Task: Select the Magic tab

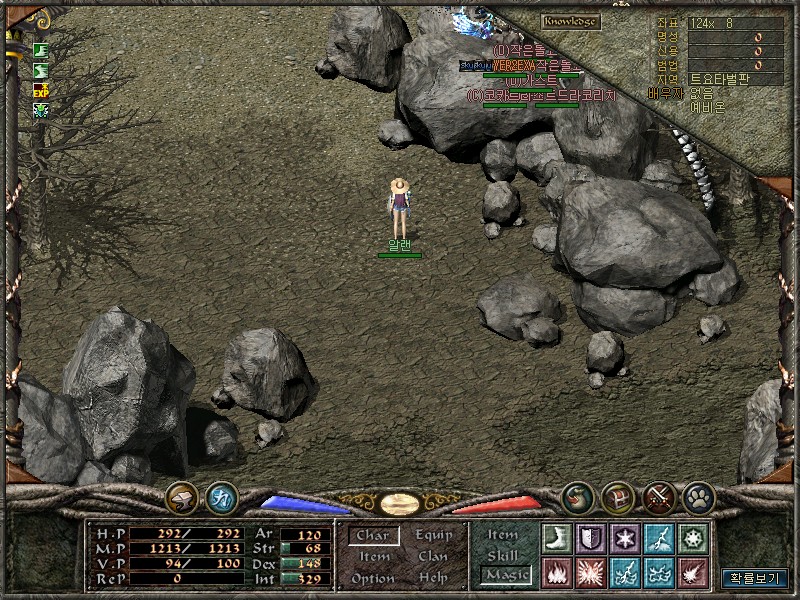Action: click(505, 575)
